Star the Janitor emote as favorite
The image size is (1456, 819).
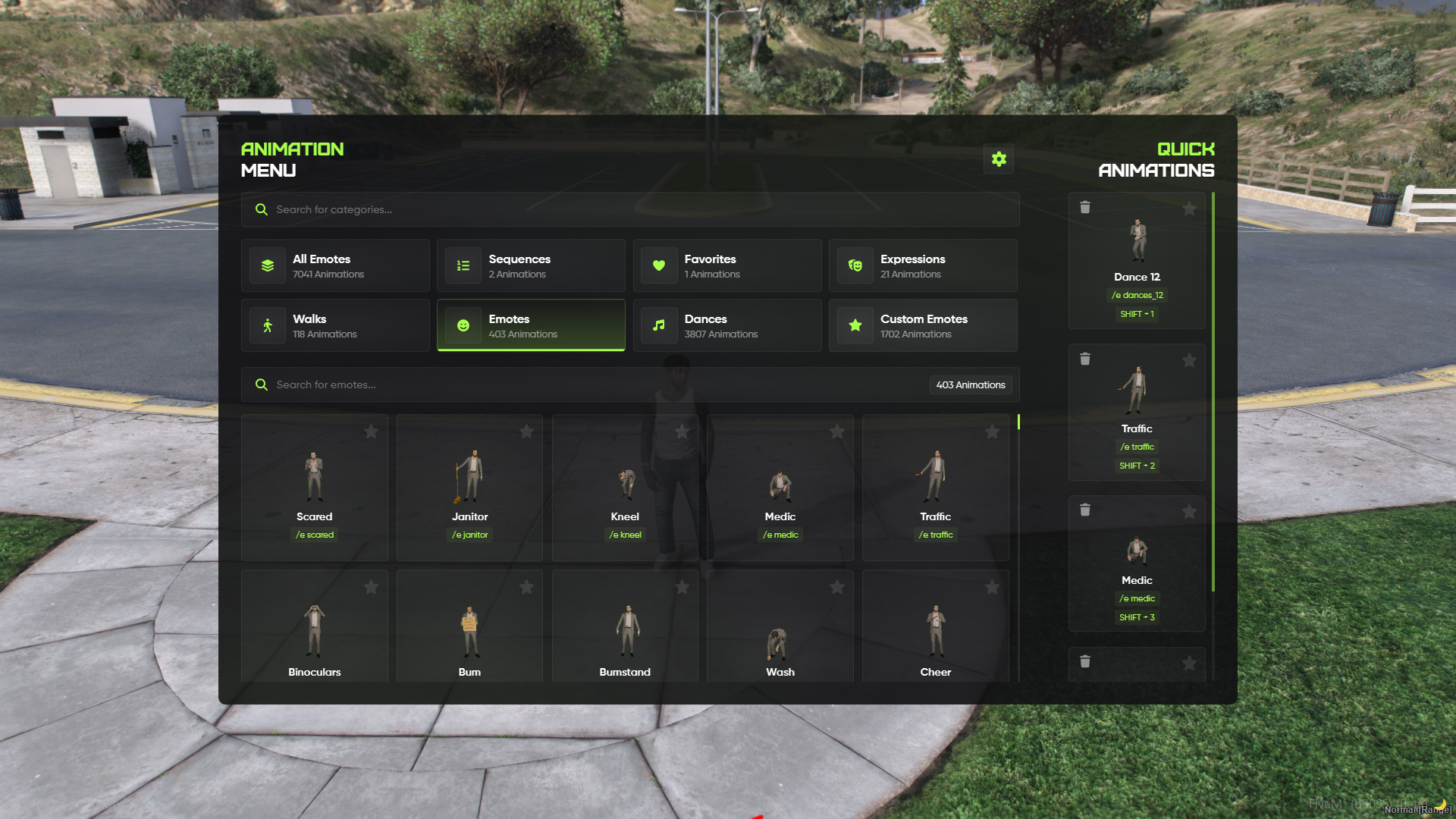click(526, 431)
